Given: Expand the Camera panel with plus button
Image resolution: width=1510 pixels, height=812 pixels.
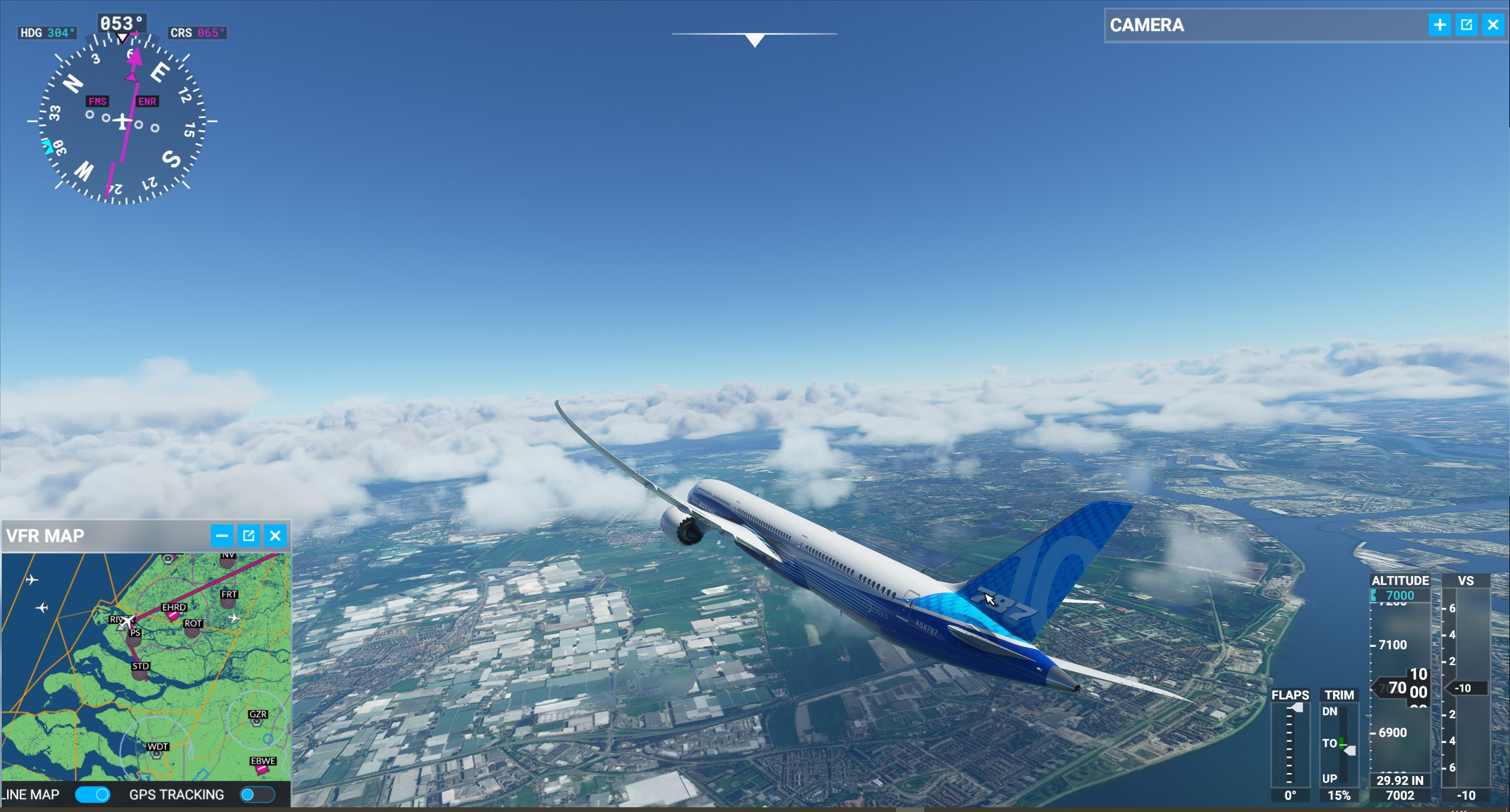Looking at the screenshot, I should tap(1440, 25).
